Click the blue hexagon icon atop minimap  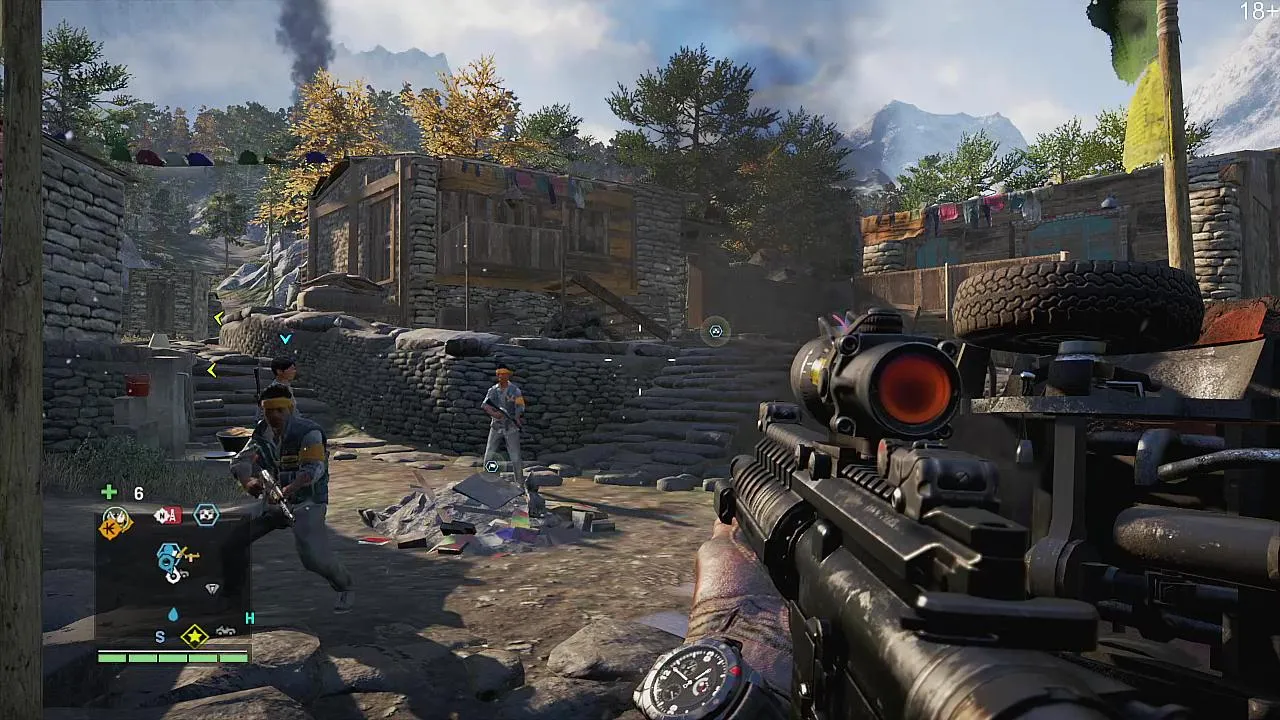pos(205,515)
